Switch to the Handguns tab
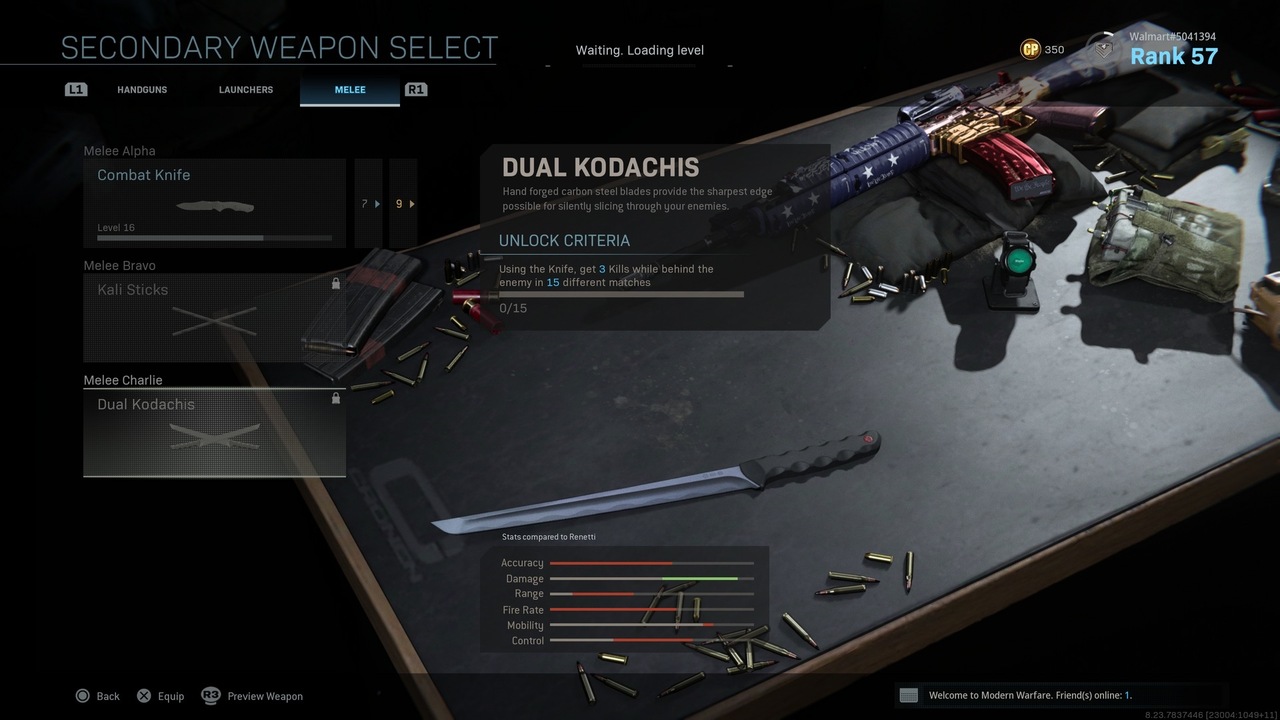1280x720 pixels. (x=142, y=90)
